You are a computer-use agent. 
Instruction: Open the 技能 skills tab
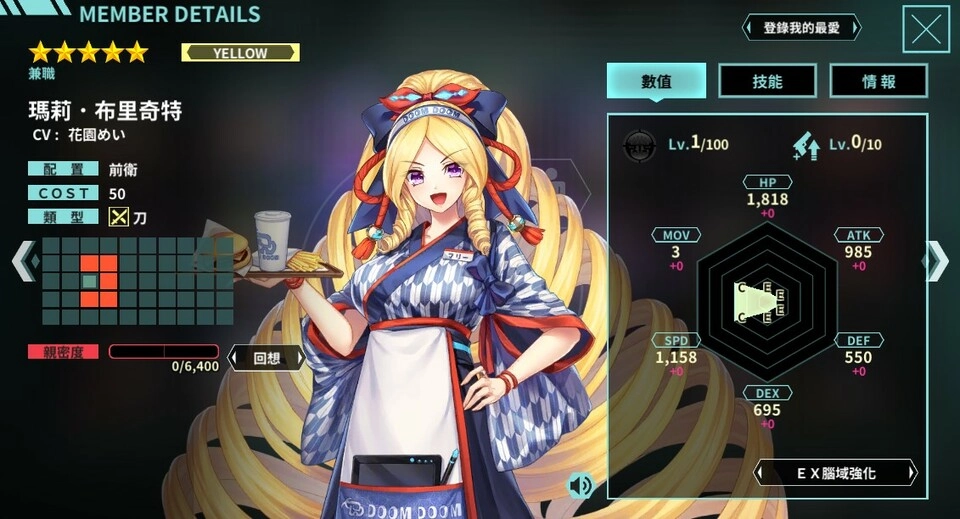click(x=767, y=81)
